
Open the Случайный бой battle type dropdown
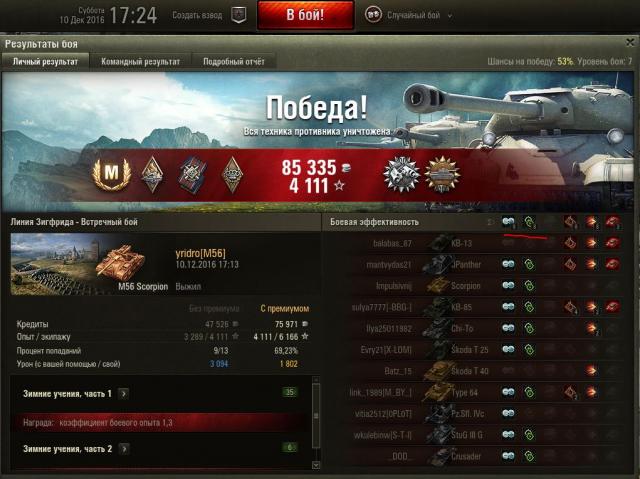pyautogui.click(x=408, y=16)
